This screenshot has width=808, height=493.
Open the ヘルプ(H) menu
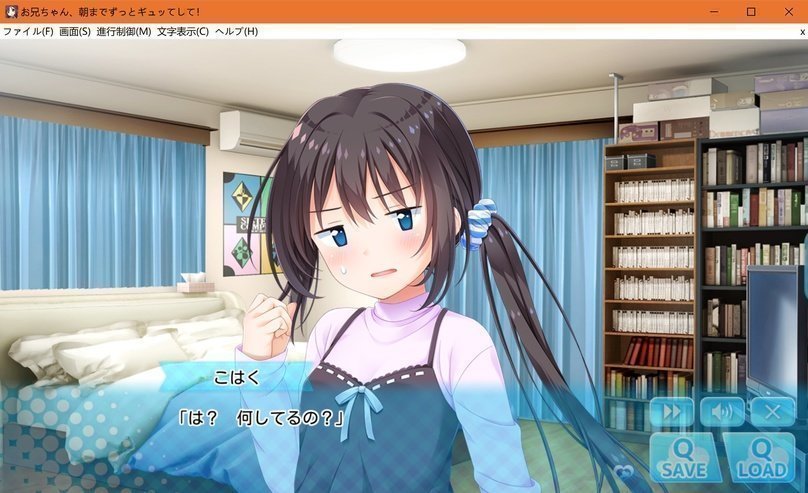236,31
